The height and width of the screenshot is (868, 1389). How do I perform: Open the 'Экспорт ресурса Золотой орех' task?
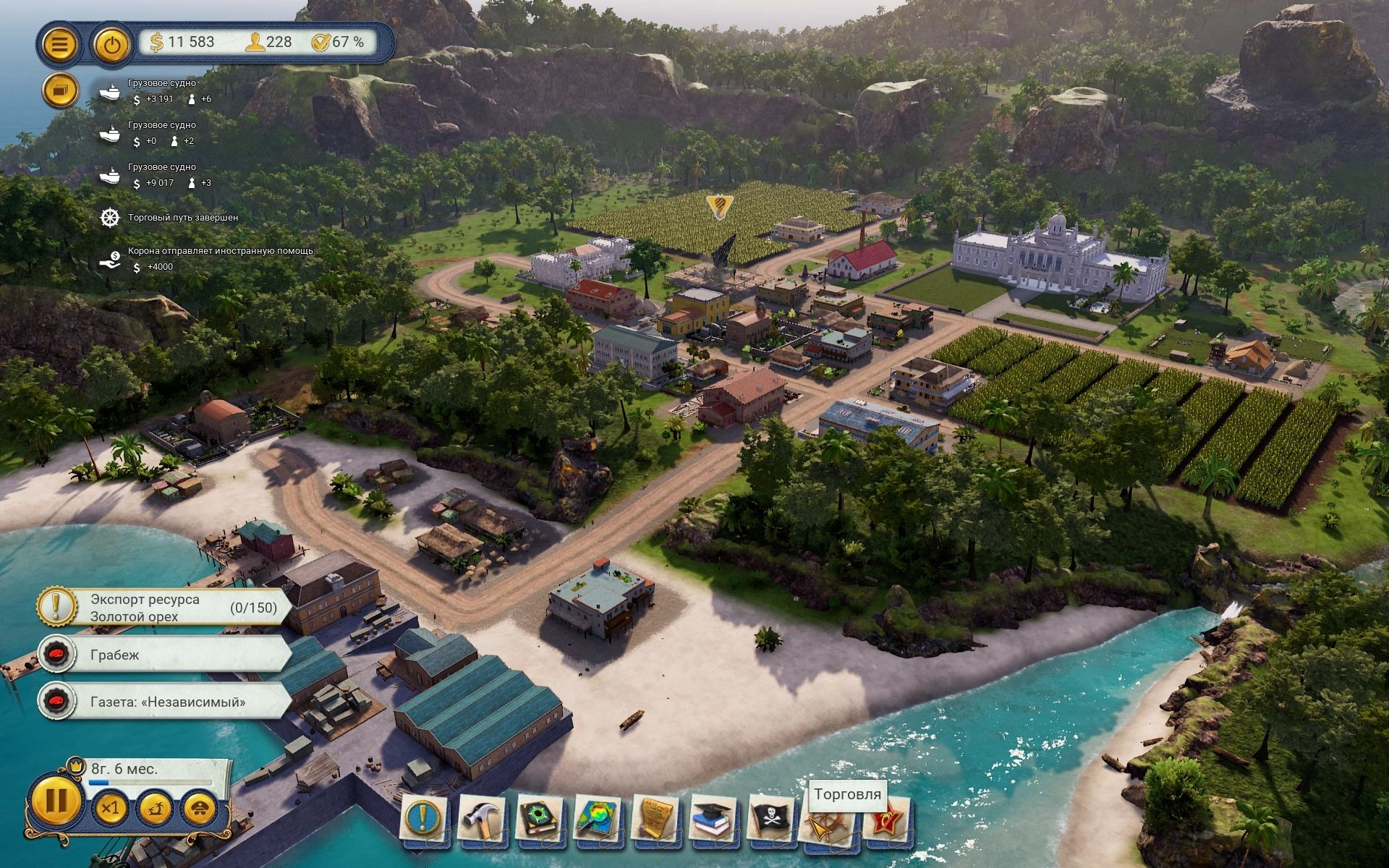tap(166, 608)
